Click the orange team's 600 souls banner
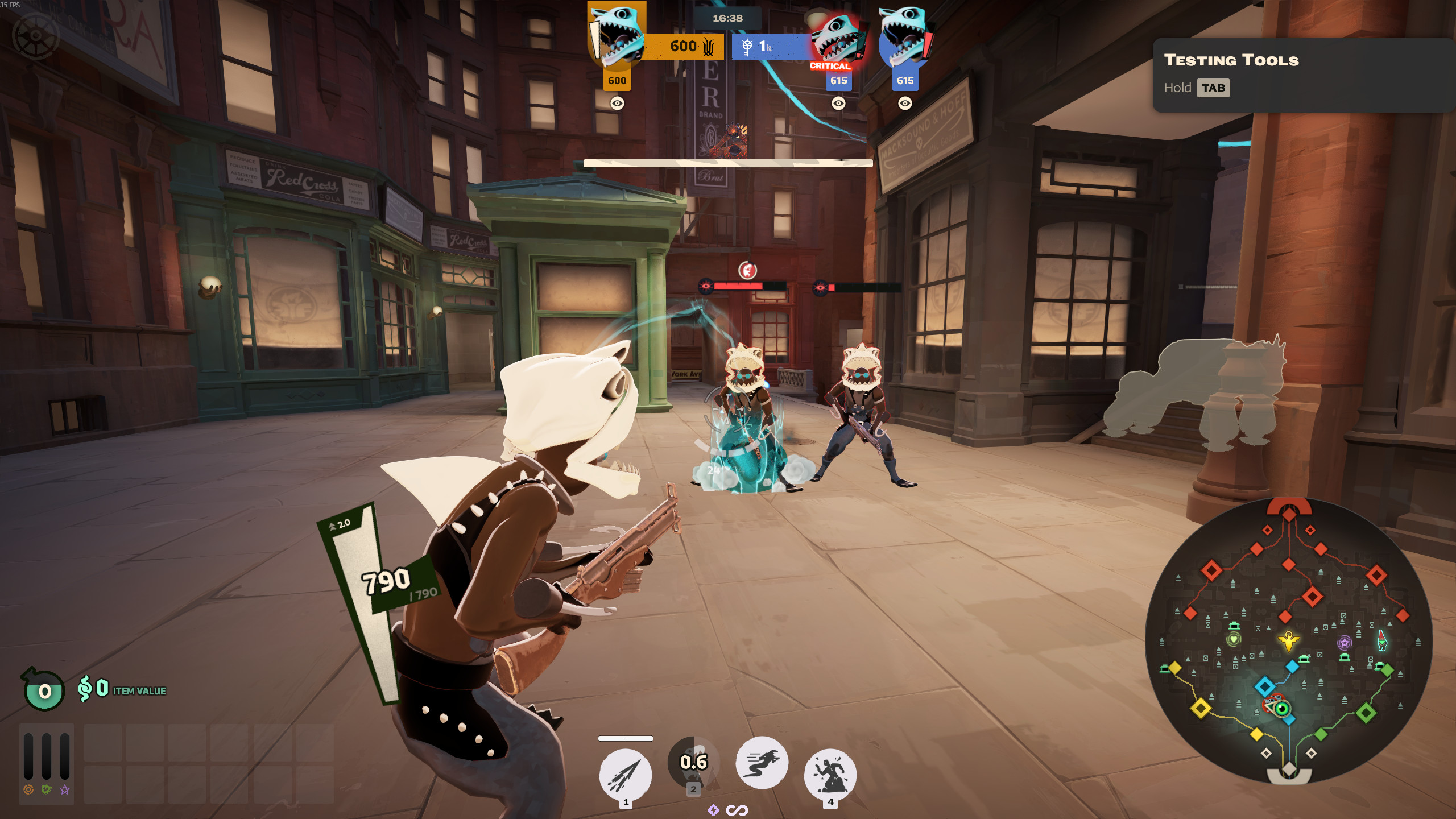The width and height of the screenshot is (1456, 819). pos(684,47)
